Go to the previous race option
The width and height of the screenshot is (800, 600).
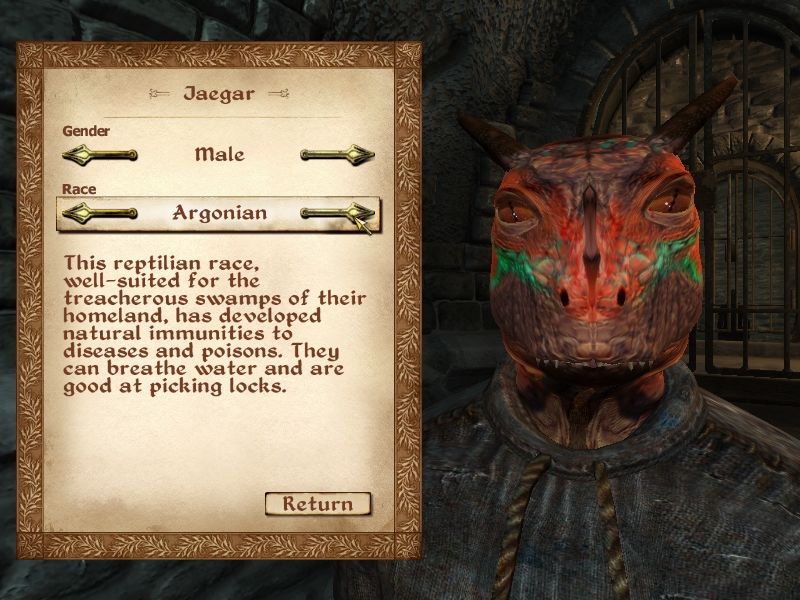click(99, 212)
